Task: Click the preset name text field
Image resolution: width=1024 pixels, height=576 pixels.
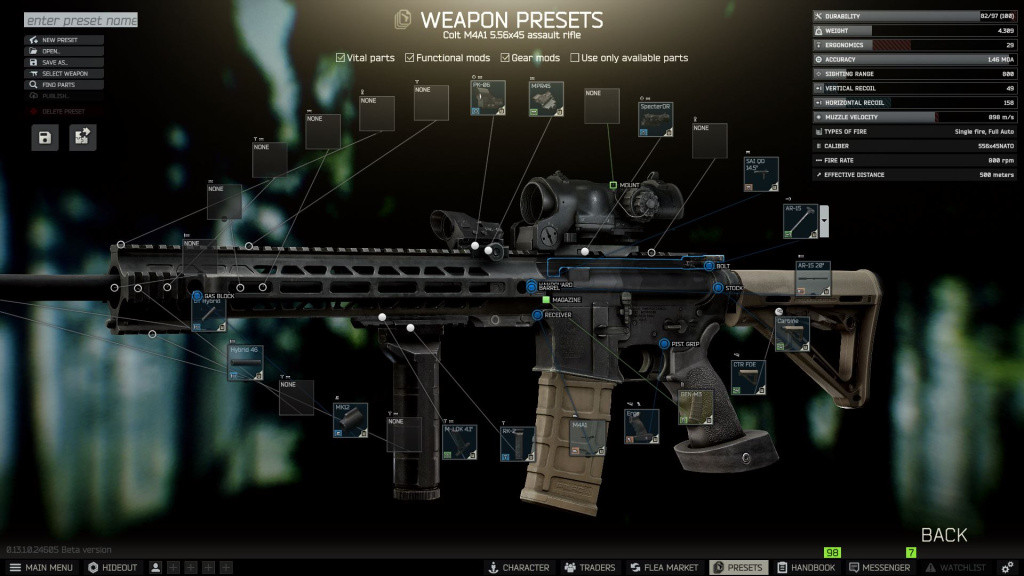Action: (x=80, y=20)
